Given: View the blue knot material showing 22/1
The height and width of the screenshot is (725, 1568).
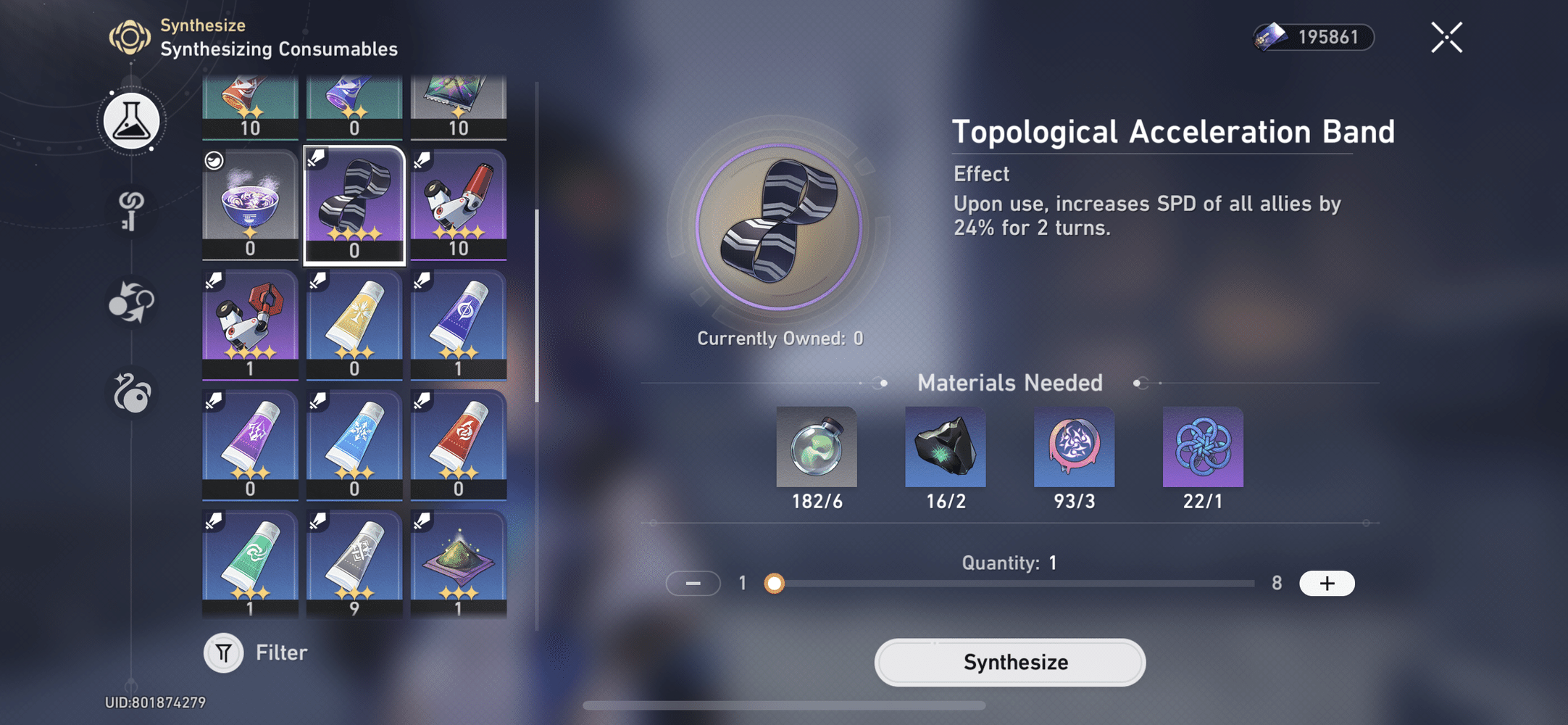Looking at the screenshot, I should coord(1203,447).
